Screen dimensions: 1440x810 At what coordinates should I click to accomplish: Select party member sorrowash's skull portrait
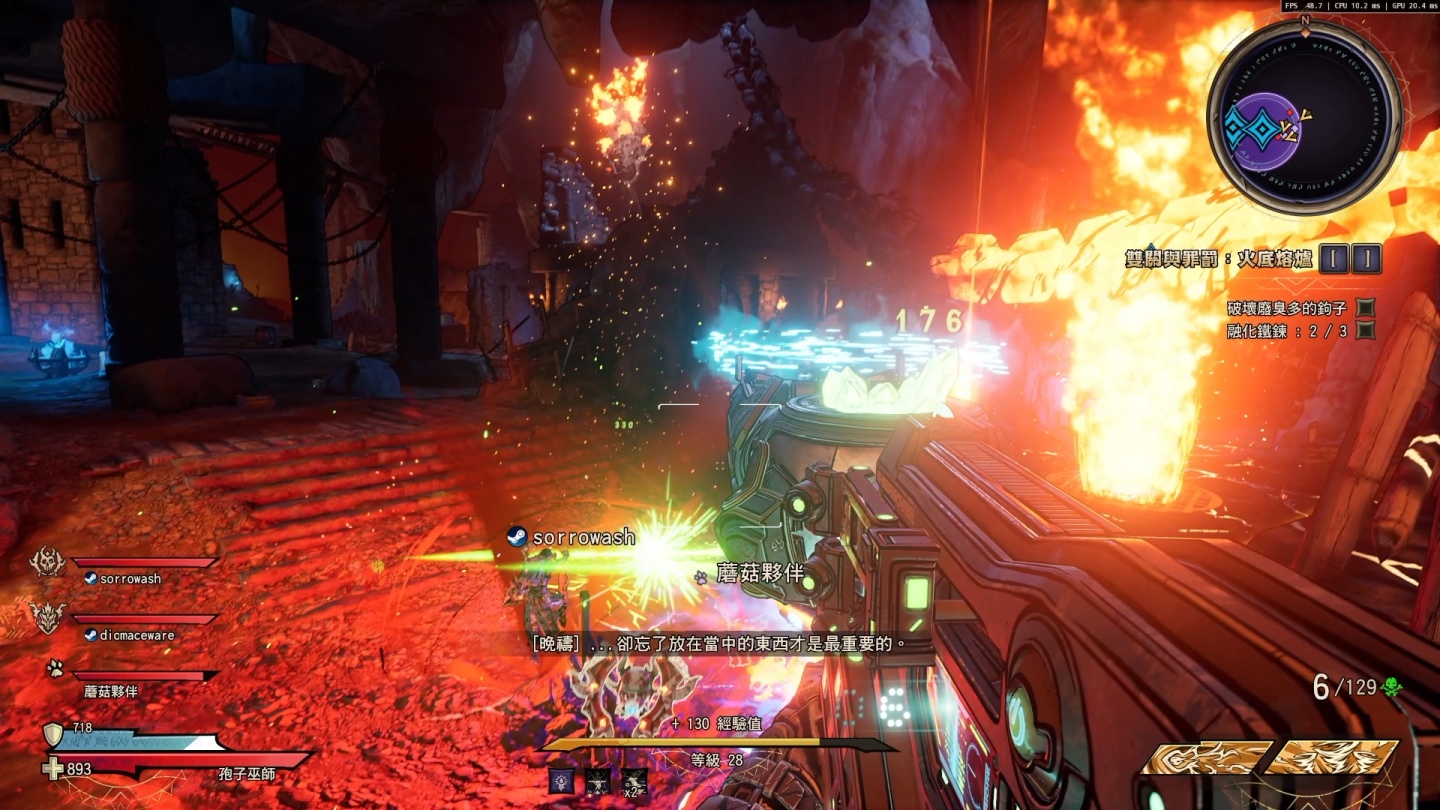coord(48,563)
